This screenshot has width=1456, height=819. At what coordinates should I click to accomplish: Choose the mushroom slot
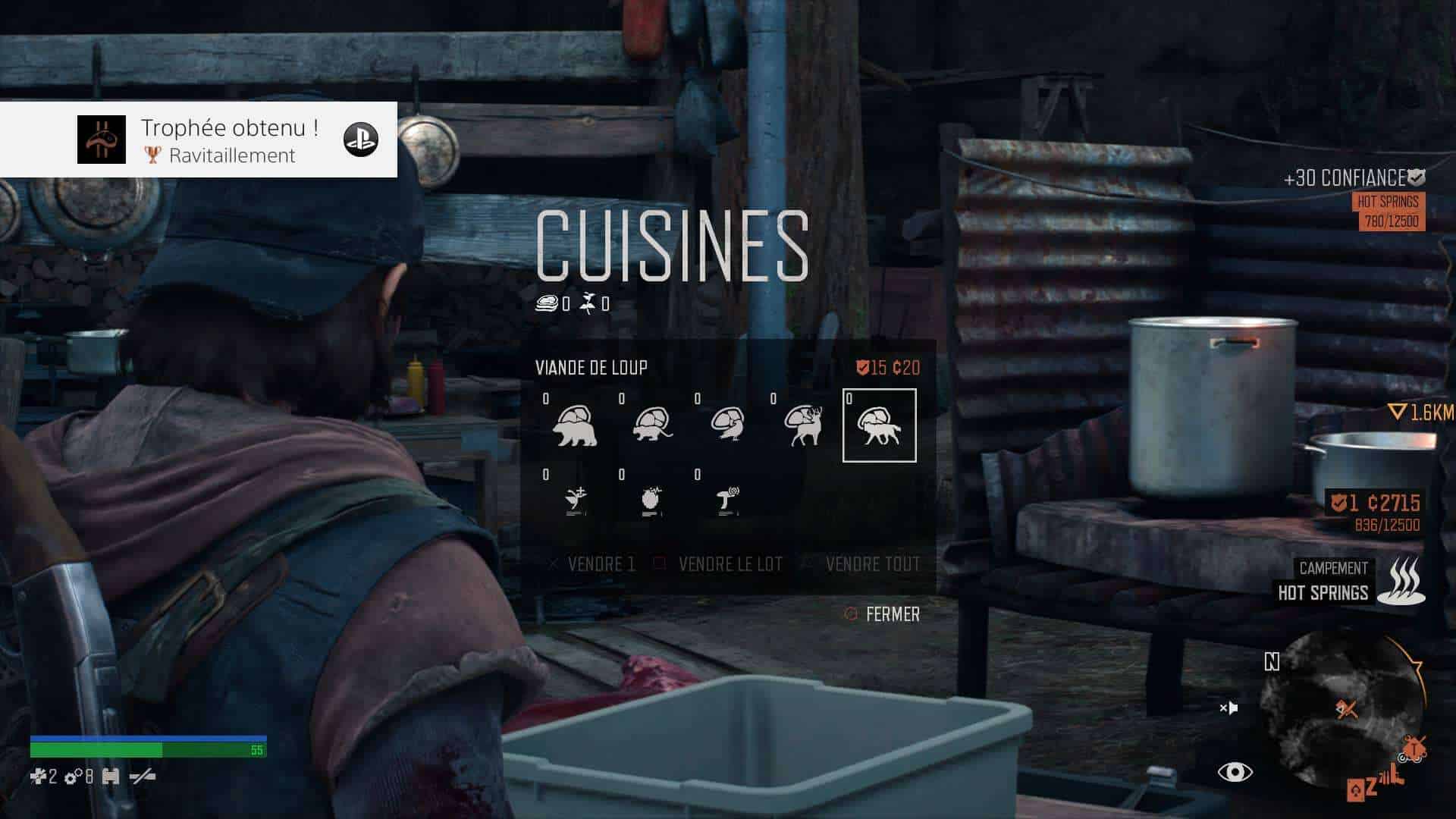click(728, 500)
